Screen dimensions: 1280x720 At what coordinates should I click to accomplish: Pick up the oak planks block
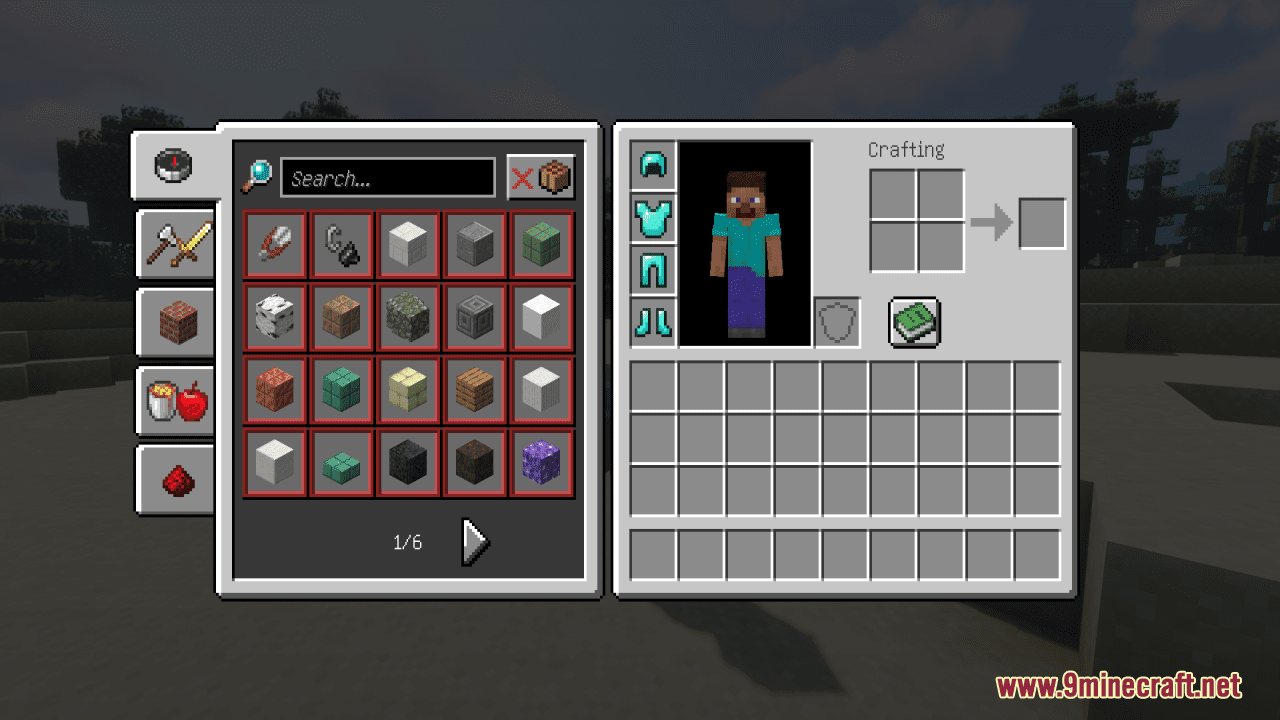point(474,390)
